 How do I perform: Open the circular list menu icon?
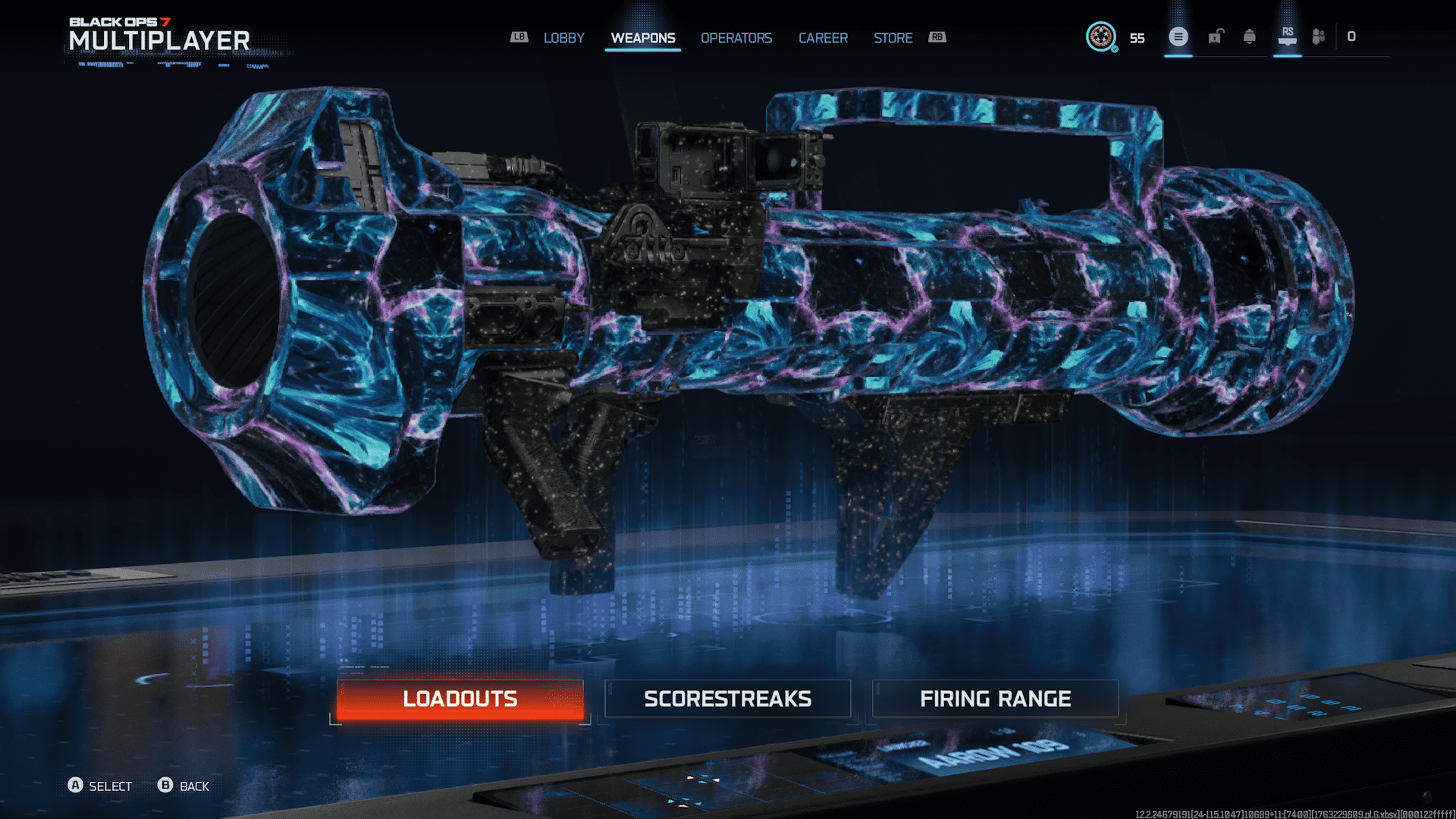[1178, 36]
